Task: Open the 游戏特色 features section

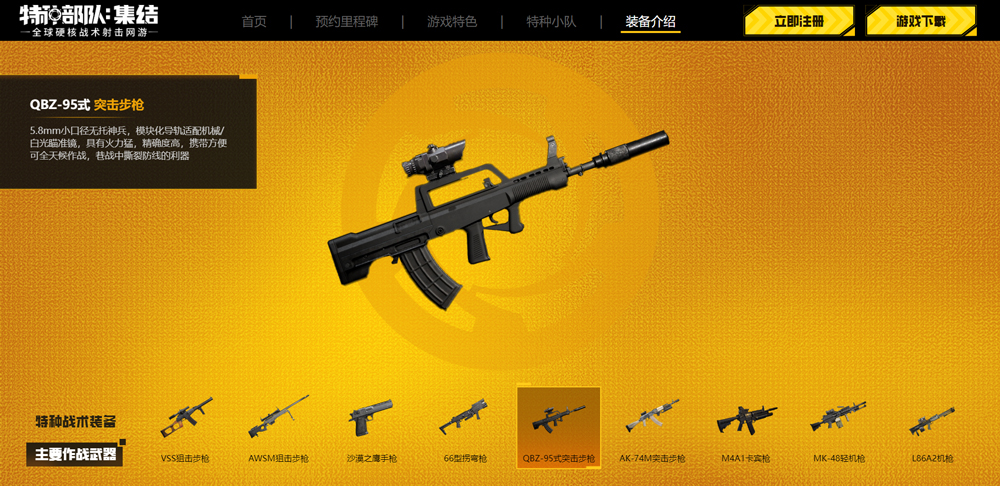Action: (x=452, y=22)
